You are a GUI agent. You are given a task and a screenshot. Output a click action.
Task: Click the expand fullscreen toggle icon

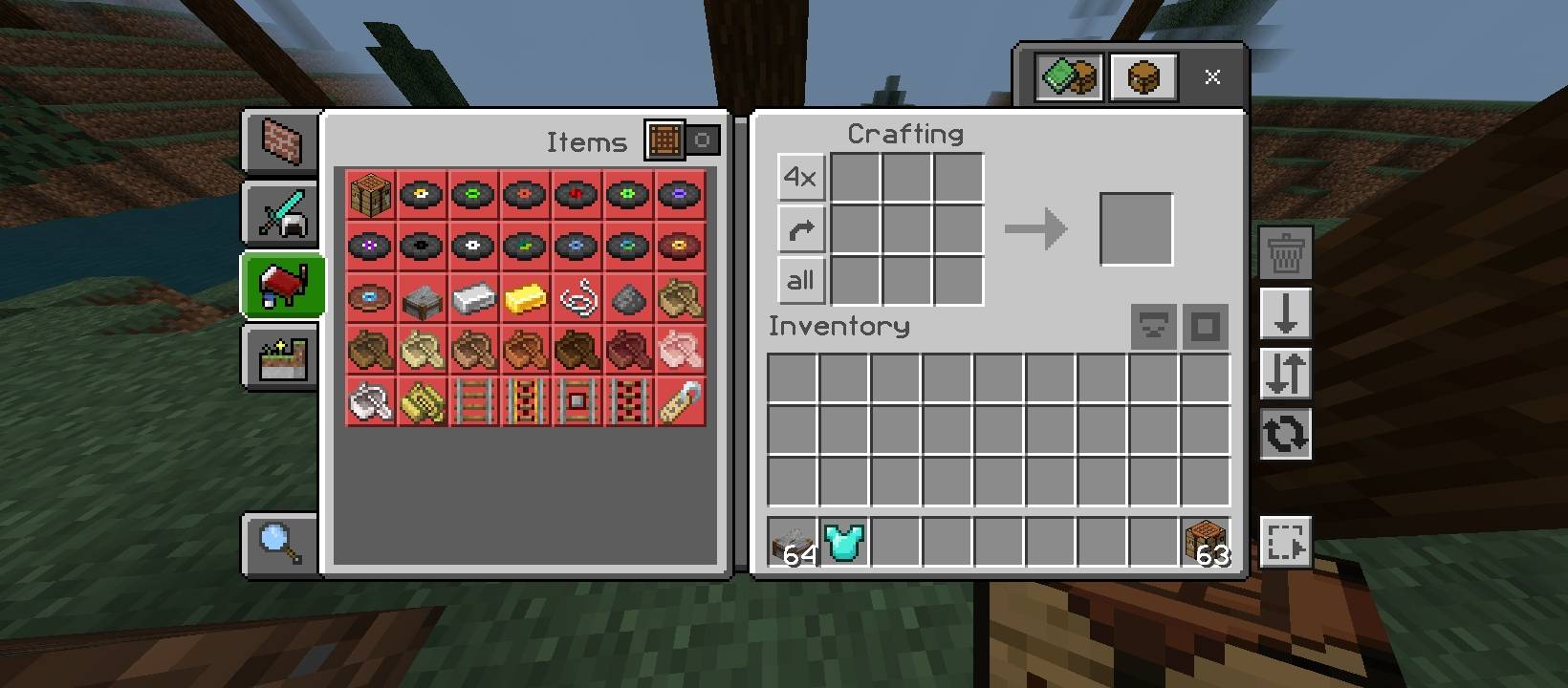point(1285,542)
